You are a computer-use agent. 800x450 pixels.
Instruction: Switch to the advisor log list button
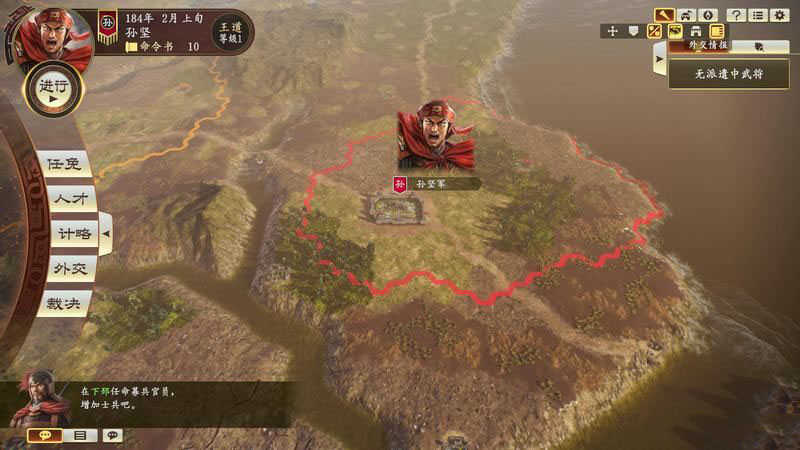click(x=79, y=436)
